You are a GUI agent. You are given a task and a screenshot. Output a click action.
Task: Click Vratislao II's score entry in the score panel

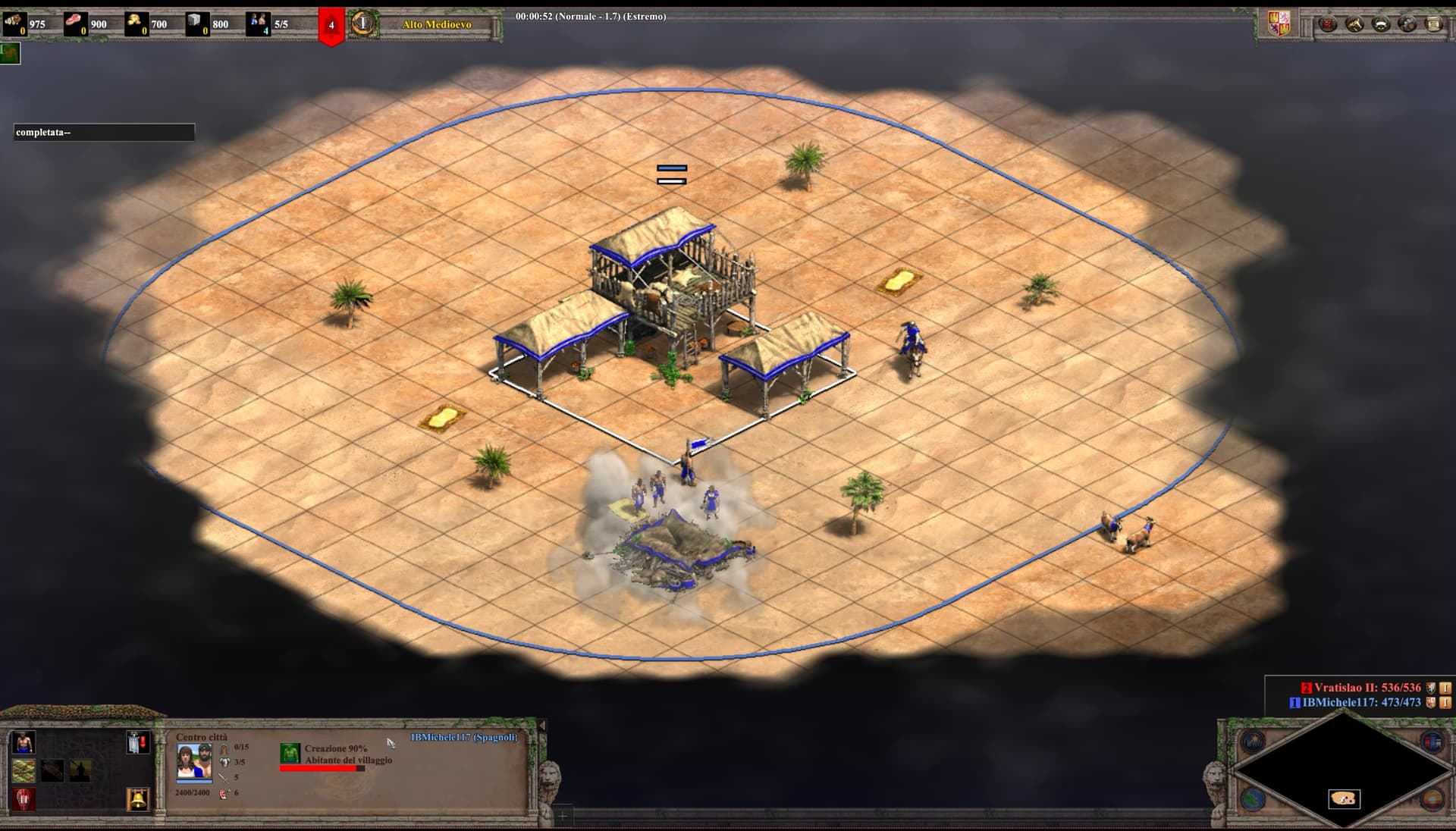pos(1365,688)
